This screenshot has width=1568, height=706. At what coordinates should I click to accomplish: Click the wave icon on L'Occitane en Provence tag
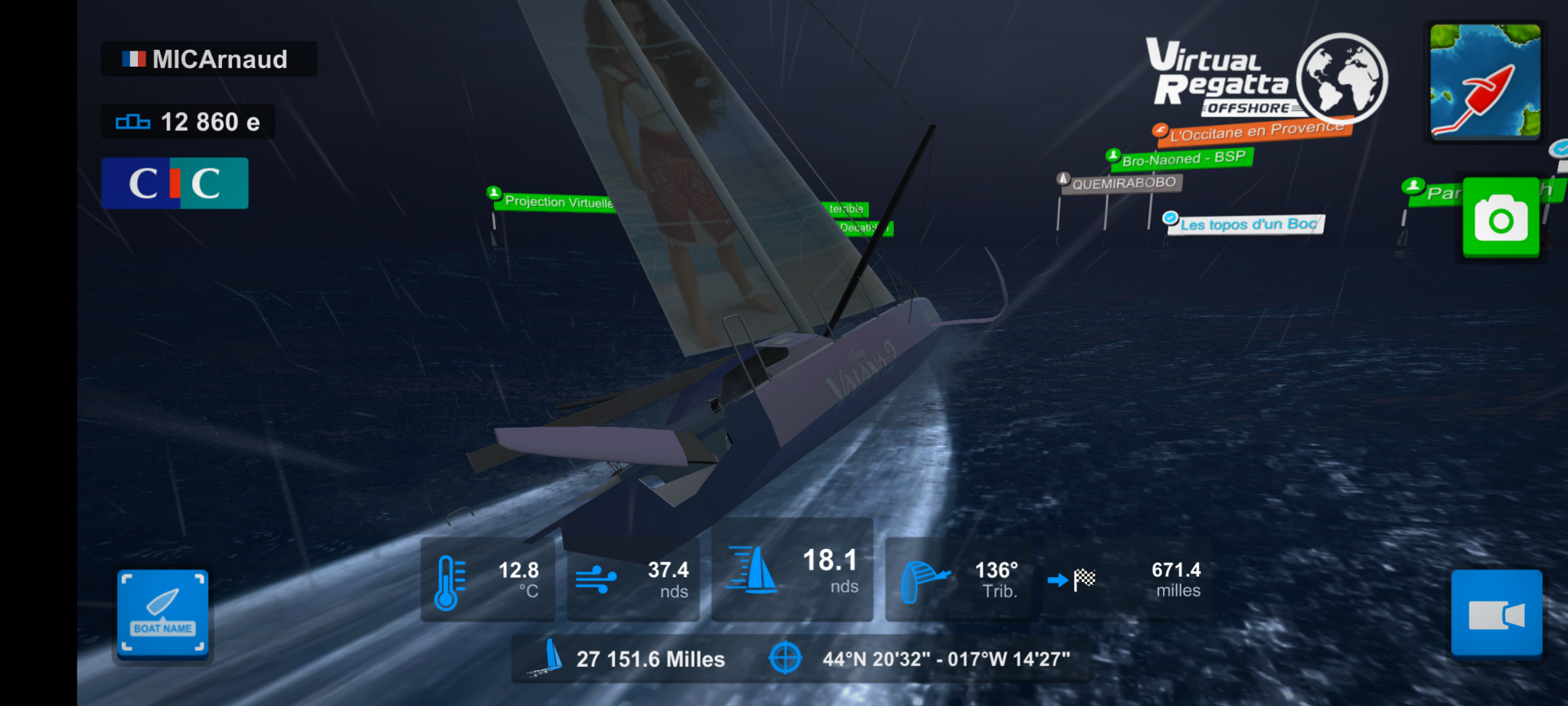pos(1161,129)
